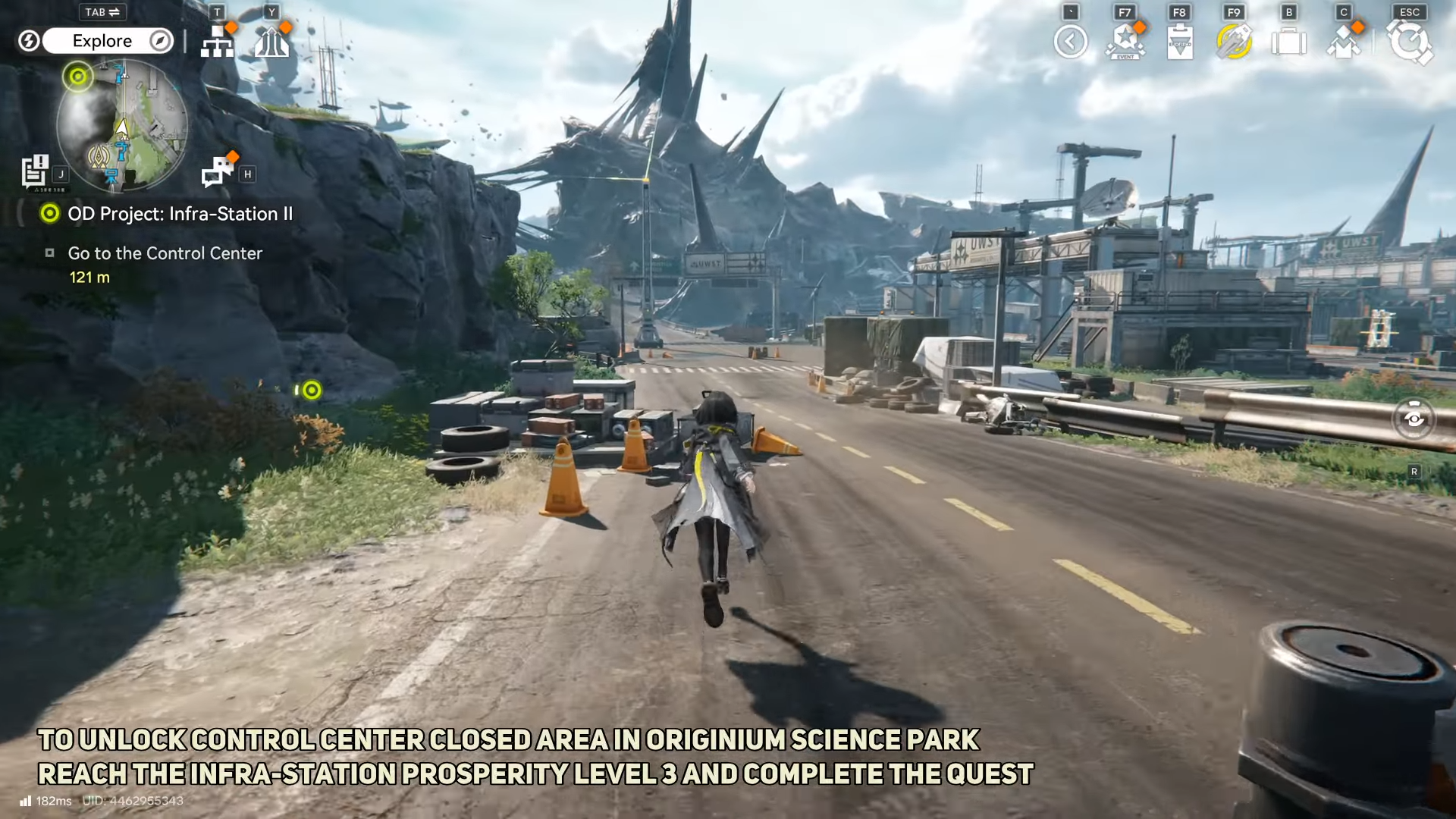Viewport: 1456px width, 819px height.
Task: Open the main system menu ring icon
Action: (1409, 42)
